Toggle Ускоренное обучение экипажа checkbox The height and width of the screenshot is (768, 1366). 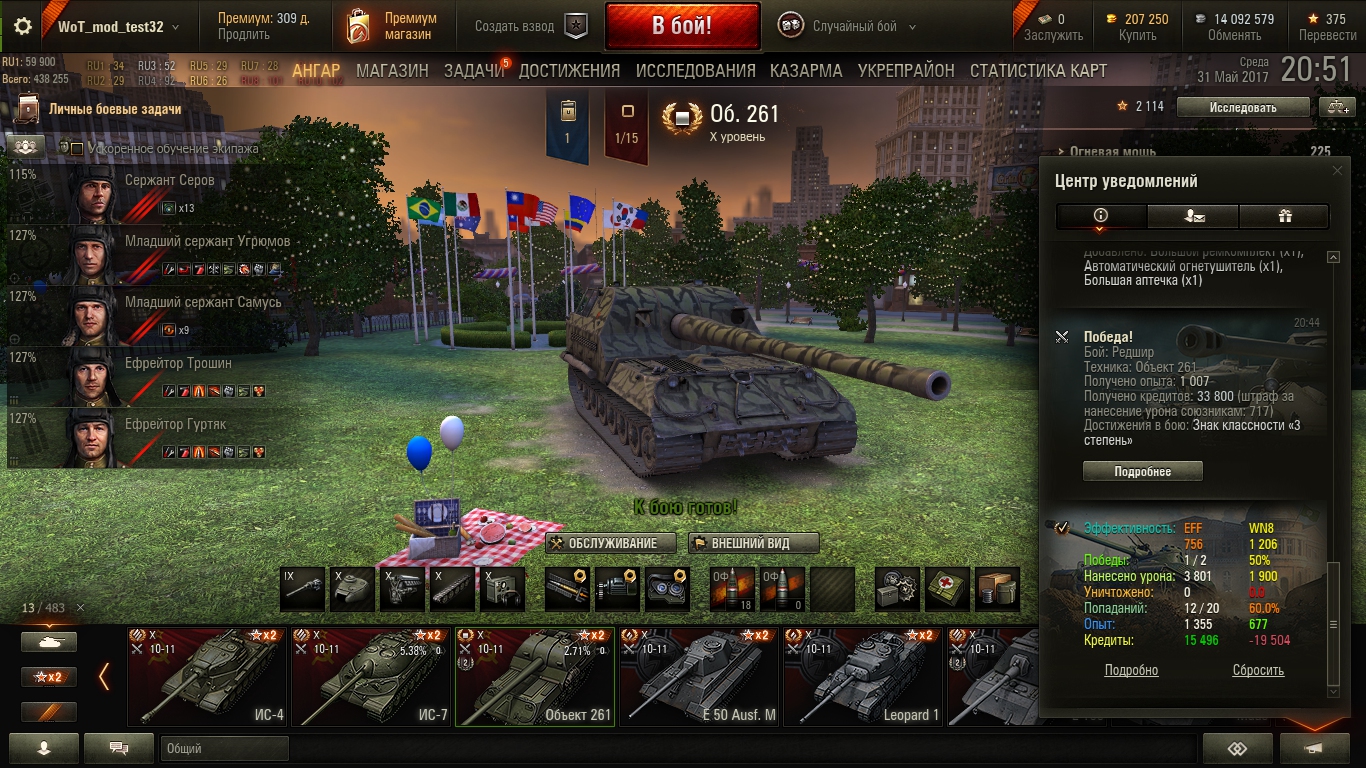tap(77, 148)
